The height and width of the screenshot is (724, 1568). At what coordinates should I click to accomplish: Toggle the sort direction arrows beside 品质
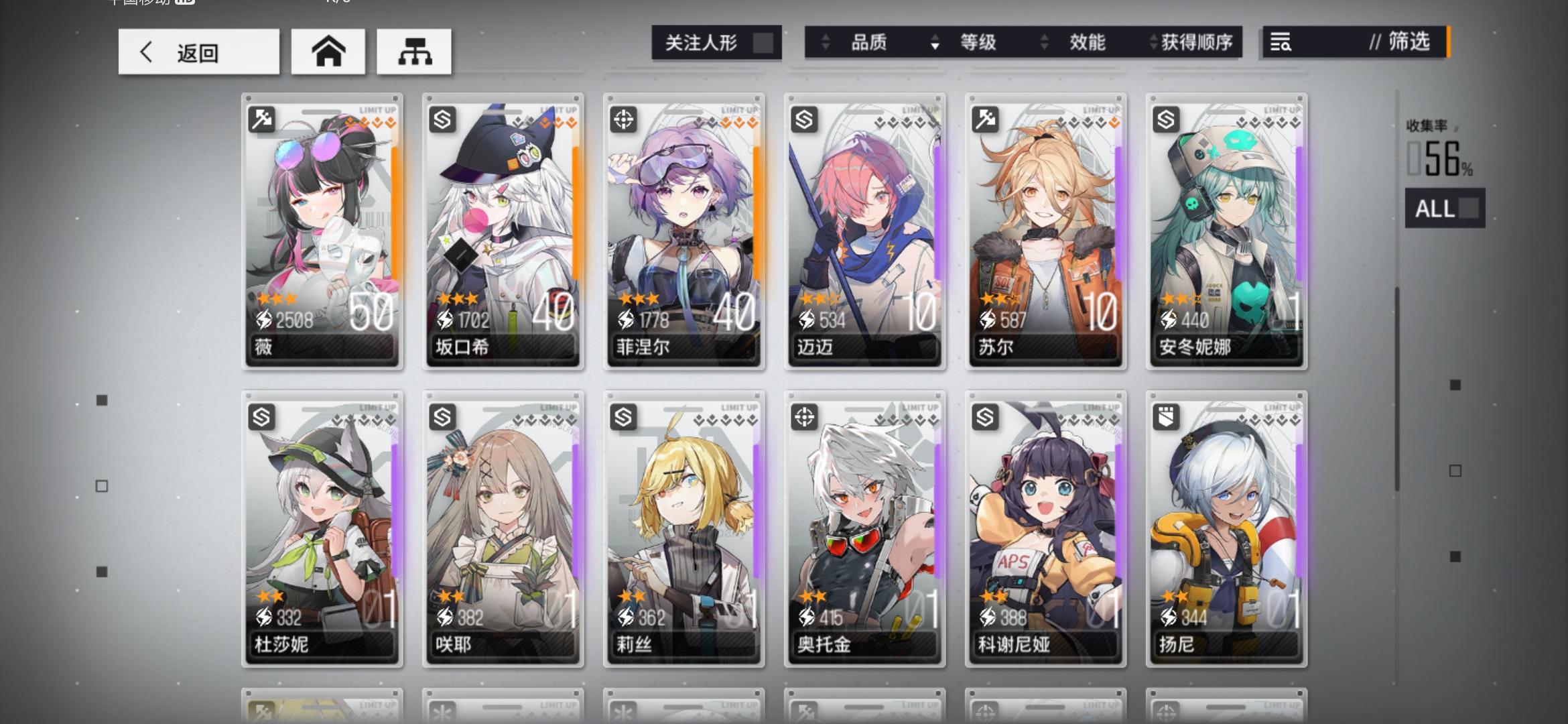click(x=824, y=42)
